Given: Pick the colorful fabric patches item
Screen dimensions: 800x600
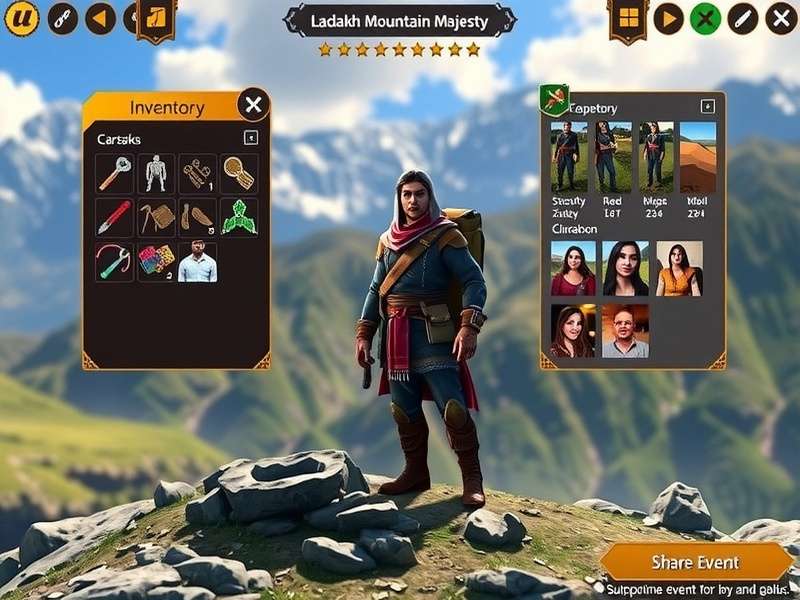Looking at the screenshot, I should pos(155,261).
